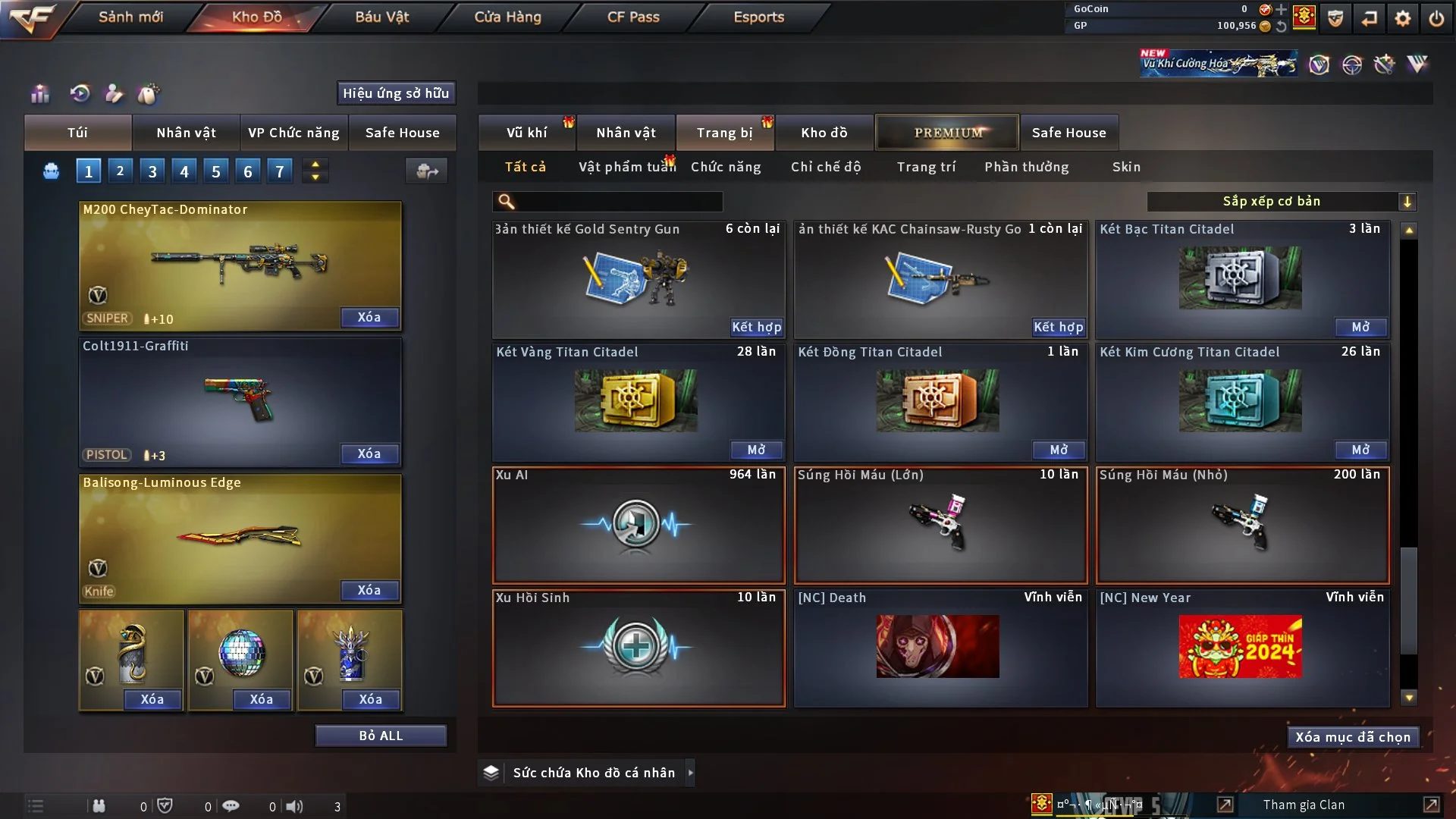Open the Kết Vàng Titan Citadel crate
Viewport: 1456px width, 819px height.
coord(756,450)
